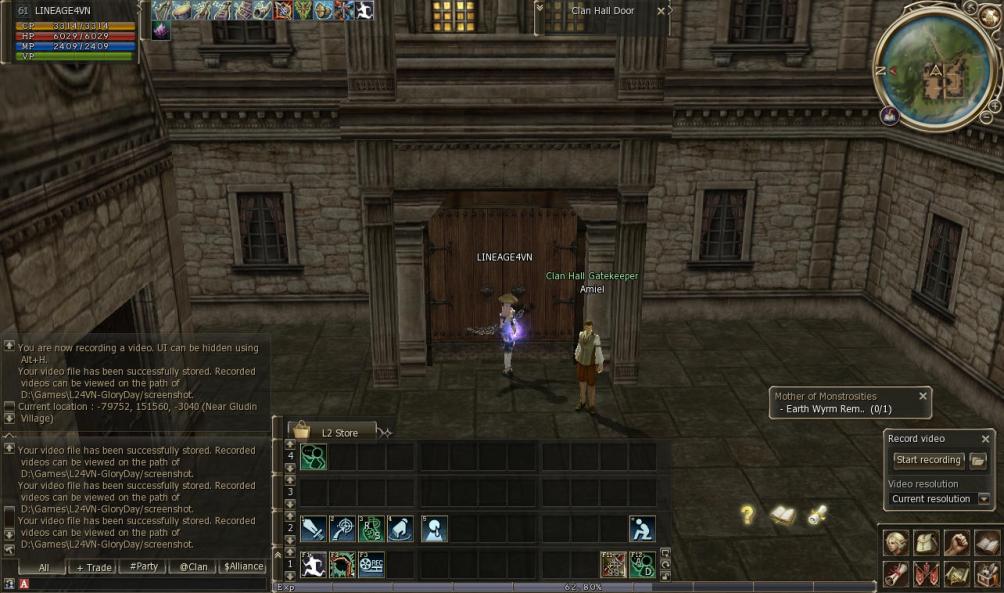Show the @Clan chat tab
This screenshot has width=1004, height=593.
(193, 567)
